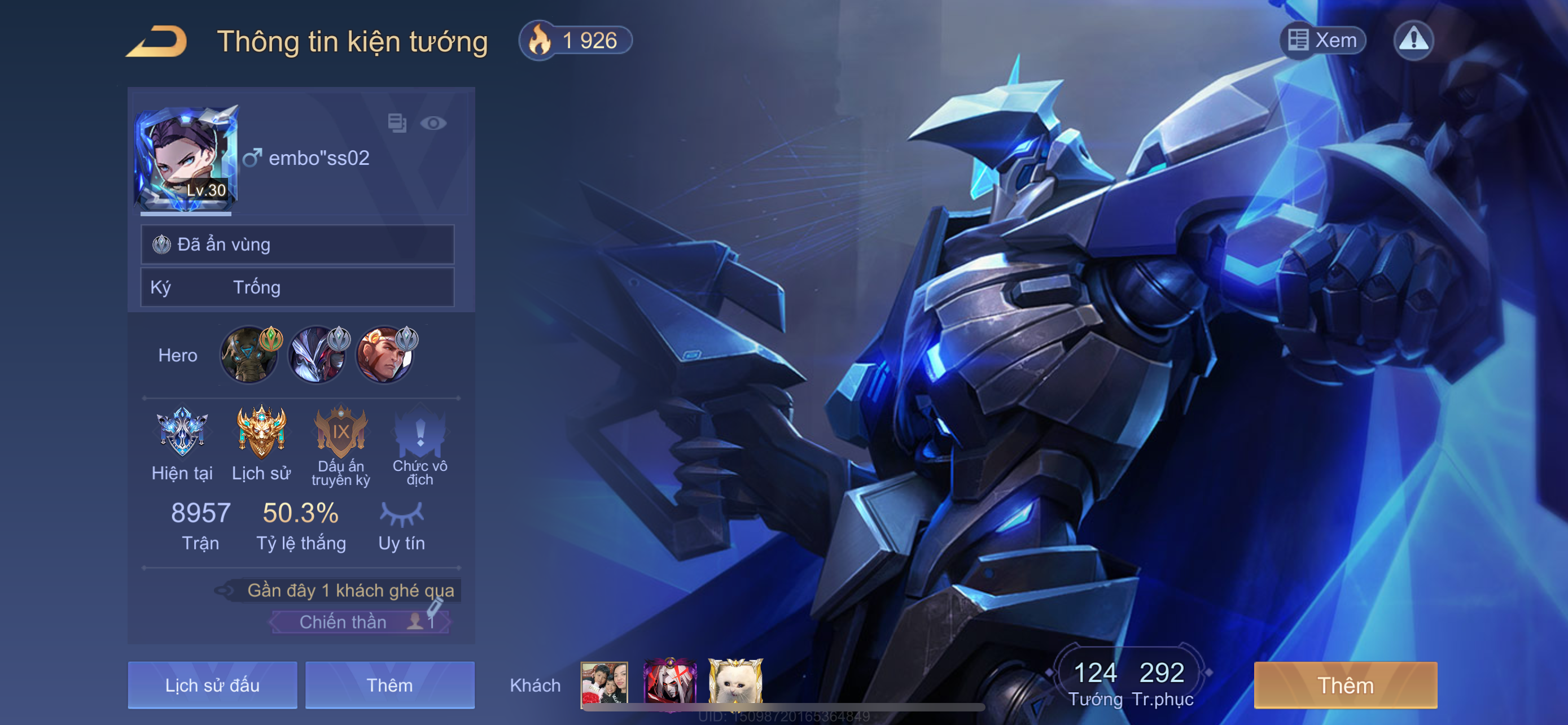The width and height of the screenshot is (1568, 725).
Task: Open the player avatar with Lv.30 badge
Action: 186,159
